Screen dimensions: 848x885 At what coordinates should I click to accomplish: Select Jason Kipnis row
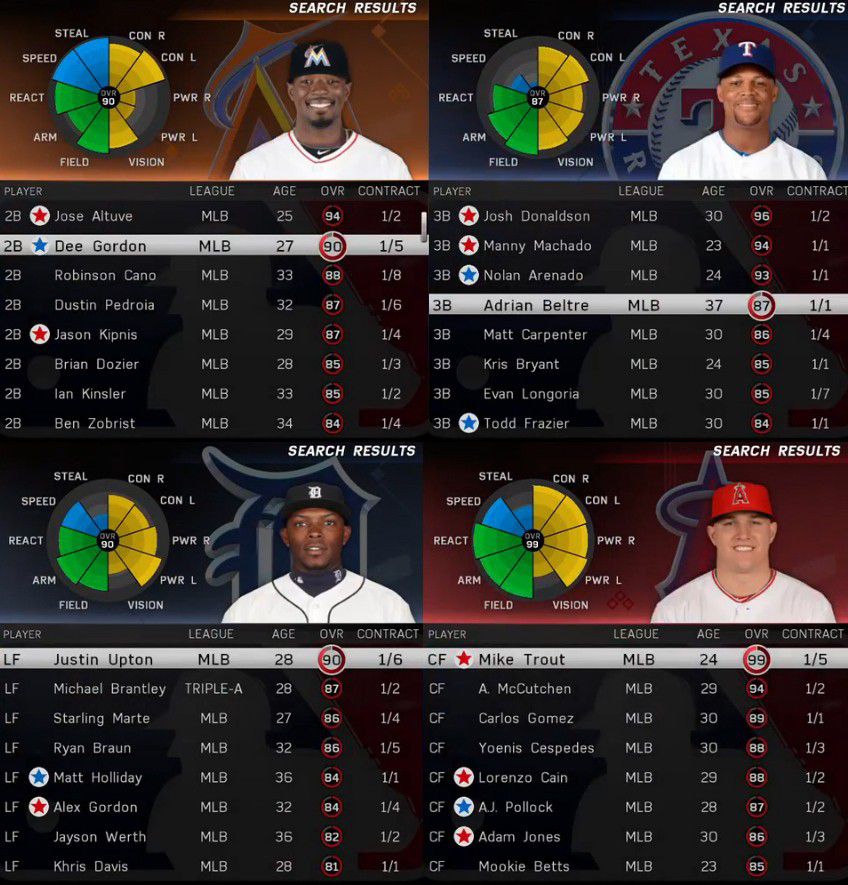(96, 334)
